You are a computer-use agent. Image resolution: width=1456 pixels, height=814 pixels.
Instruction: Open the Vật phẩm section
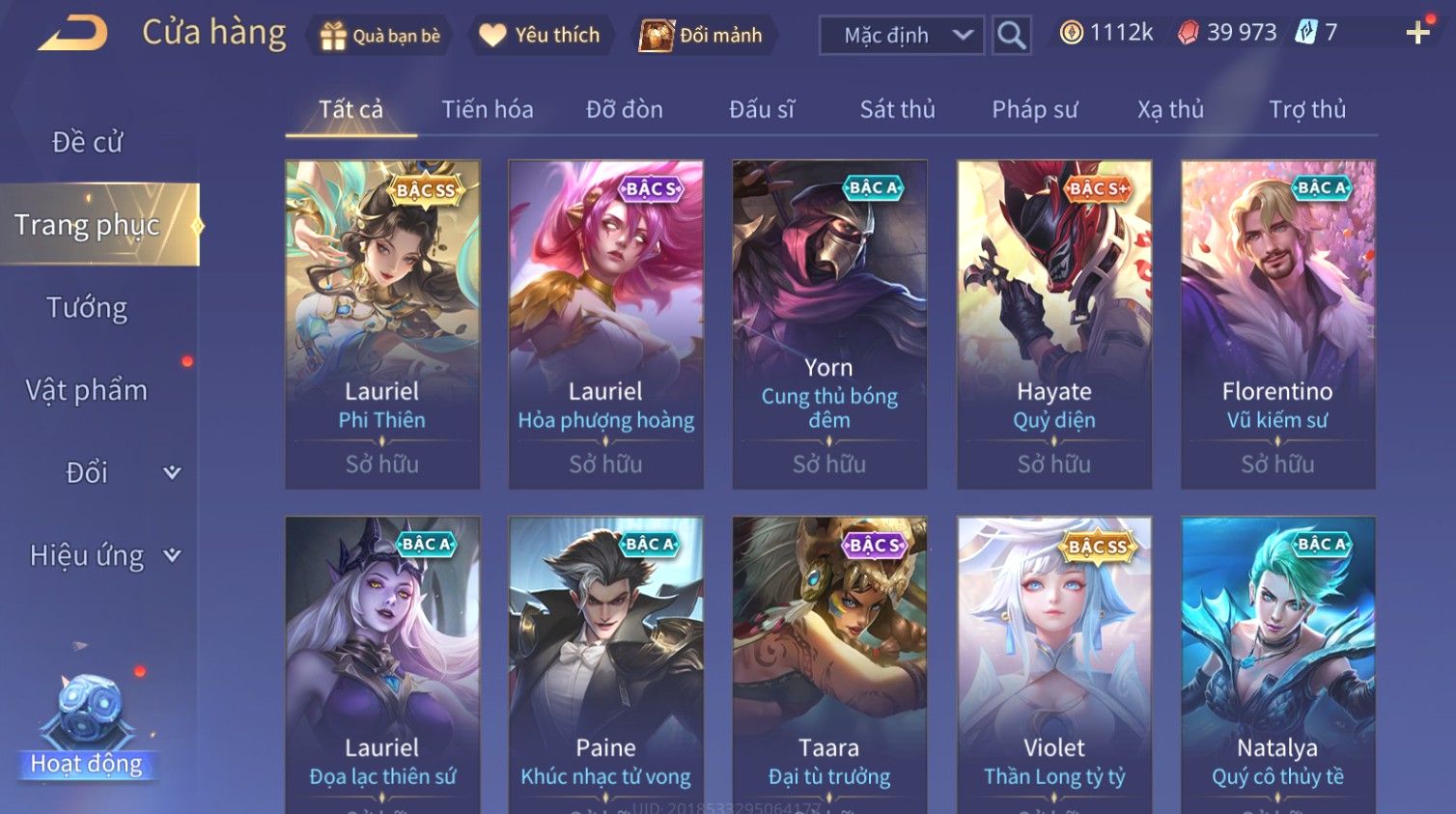click(x=87, y=390)
